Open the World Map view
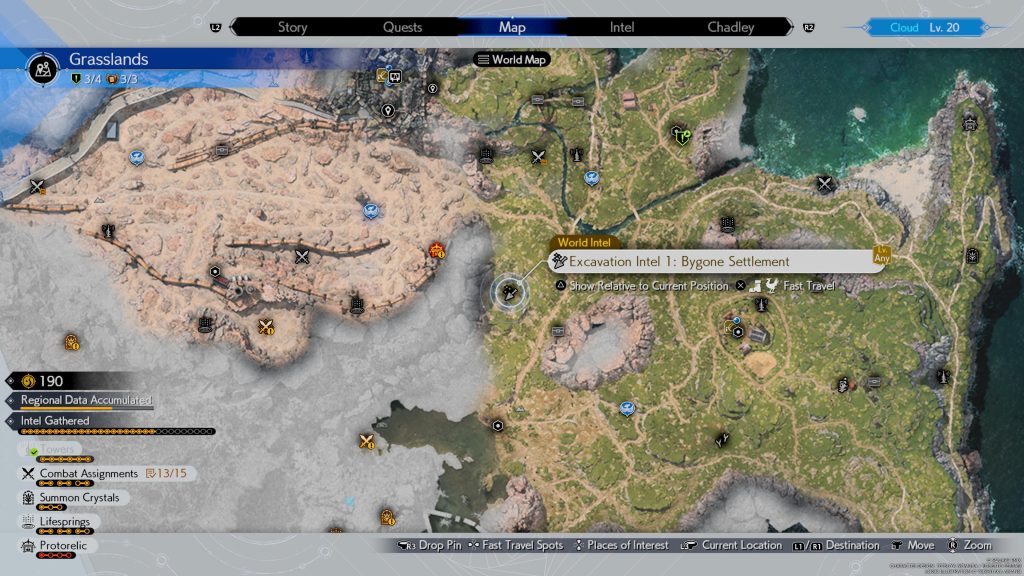Viewport: 1024px width, 576px height. [512, 60]
